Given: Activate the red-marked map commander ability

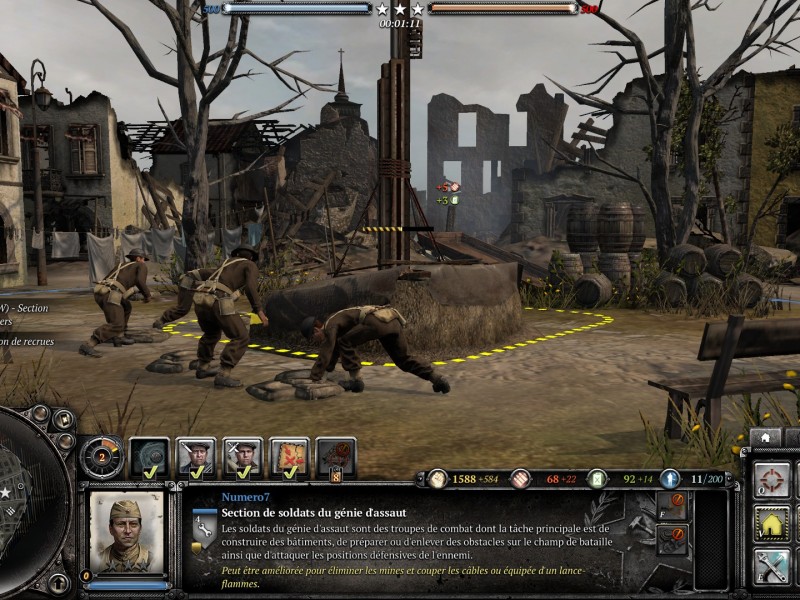Looking at the screenshot, I should 289,457.
